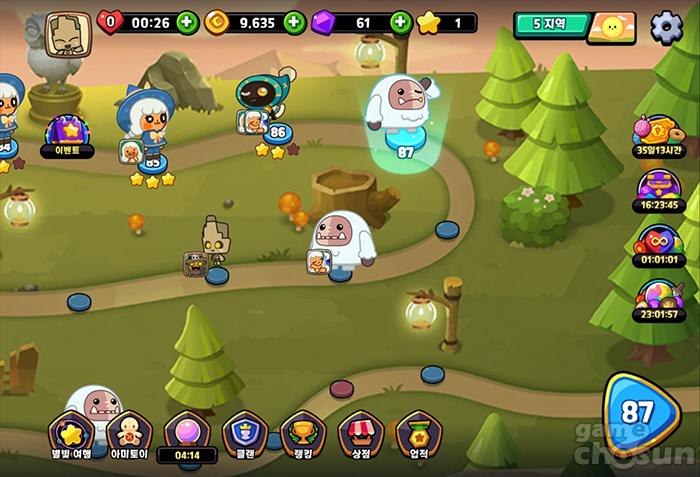Show the 랭킹 ranking trophy screen

click(x=302, y=435)
